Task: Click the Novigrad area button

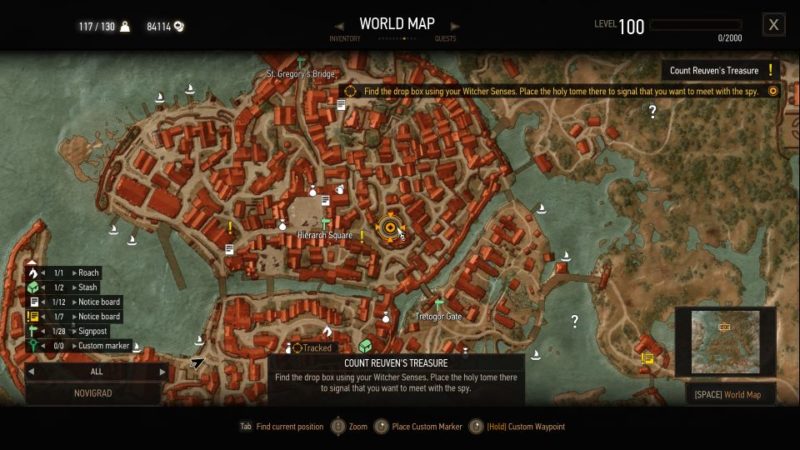Action: (x=93, y=394)
